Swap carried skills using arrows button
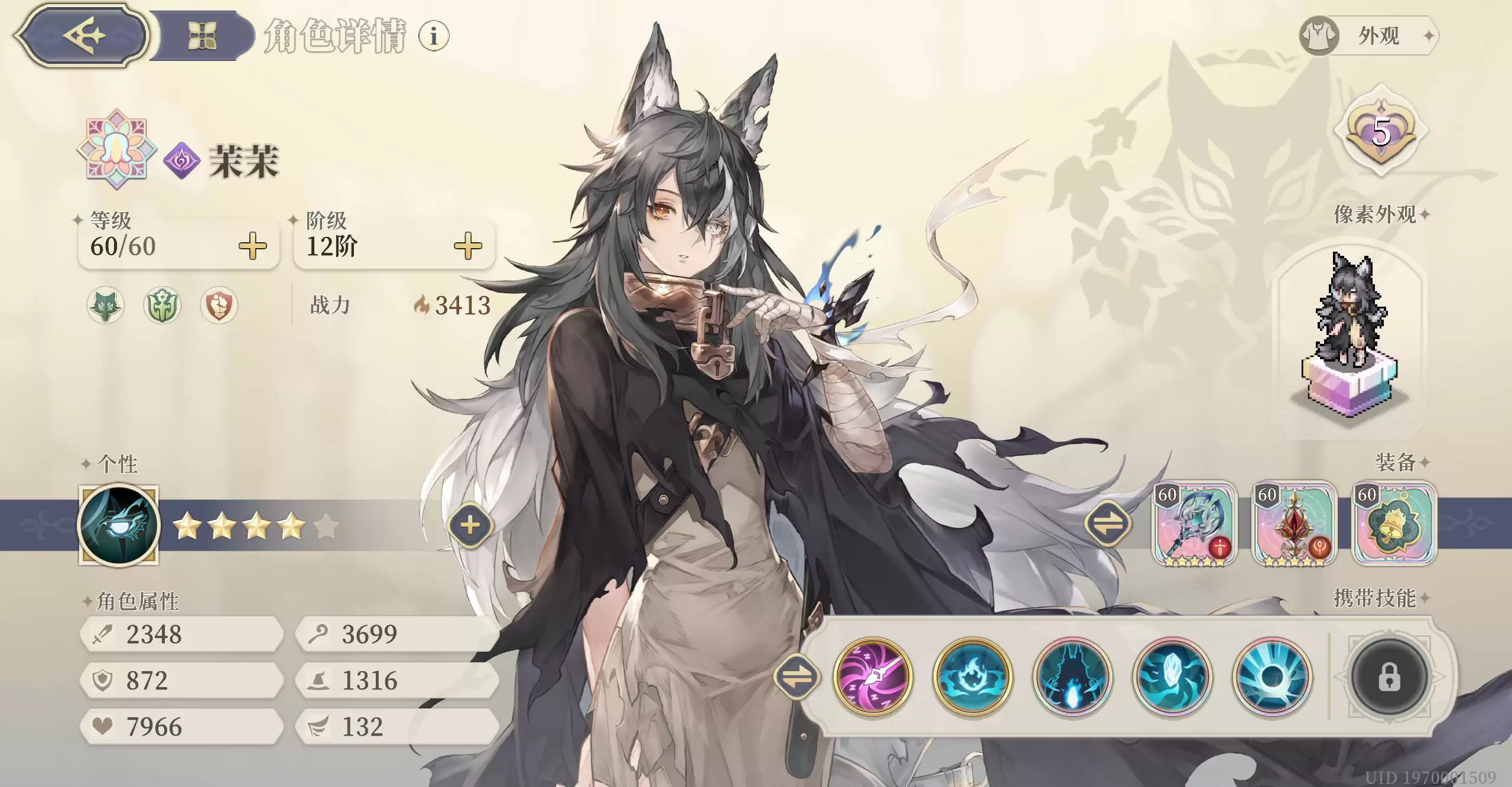The width and height of the screenshot is (1512, 787). point(796,677)
